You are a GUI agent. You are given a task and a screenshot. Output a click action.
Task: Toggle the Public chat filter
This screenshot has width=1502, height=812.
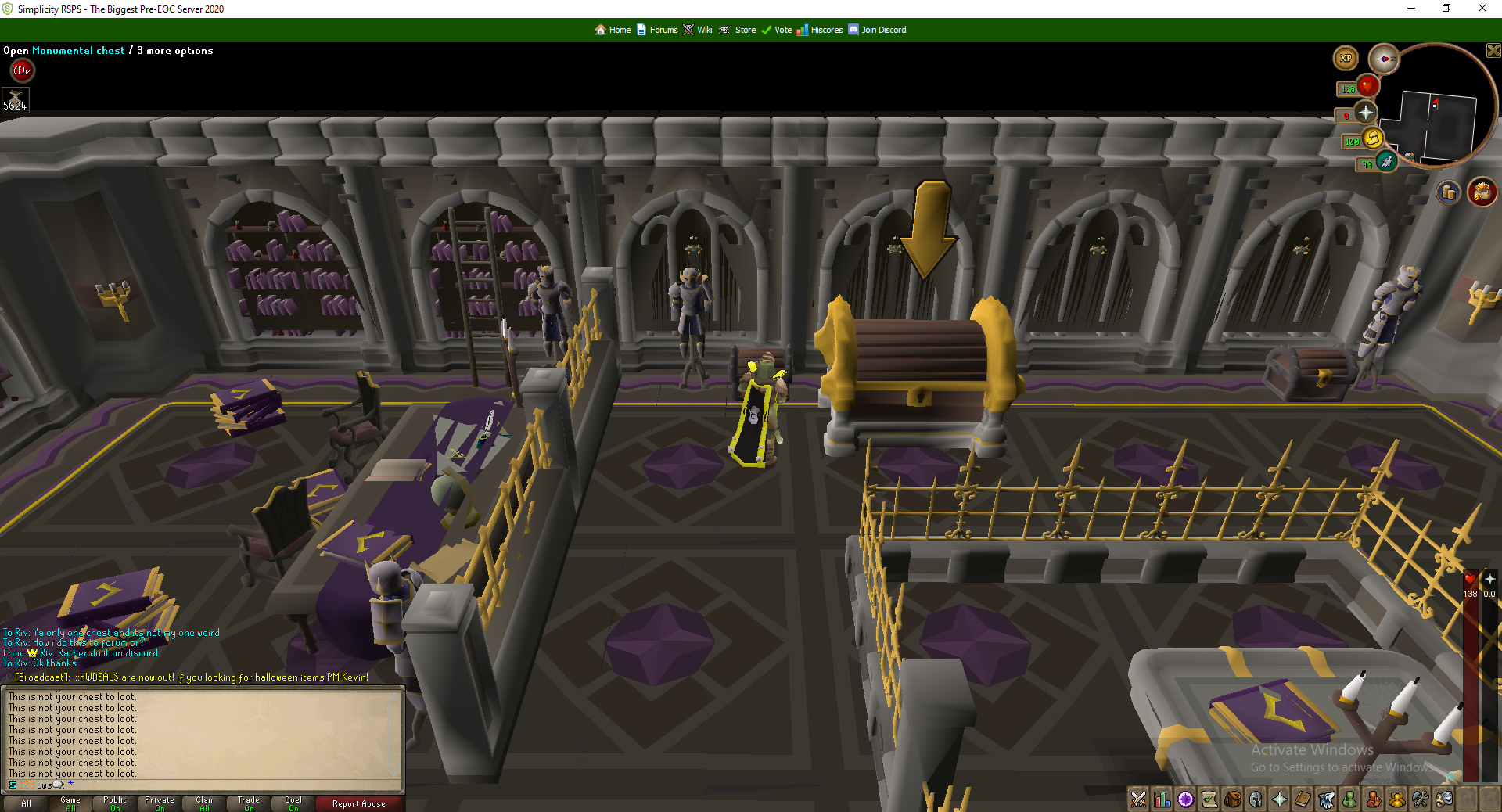(114, 803)
